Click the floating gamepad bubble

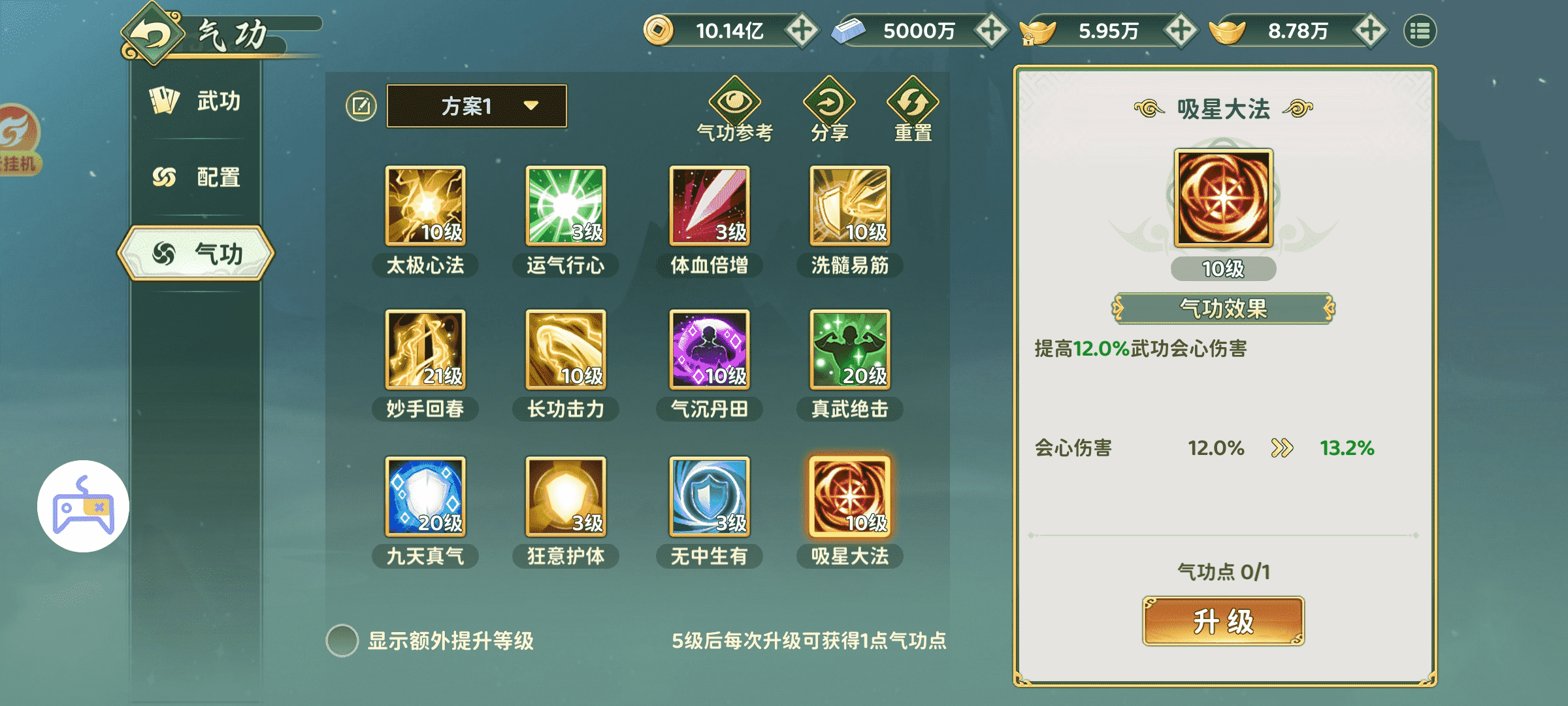tap(83, 507)
